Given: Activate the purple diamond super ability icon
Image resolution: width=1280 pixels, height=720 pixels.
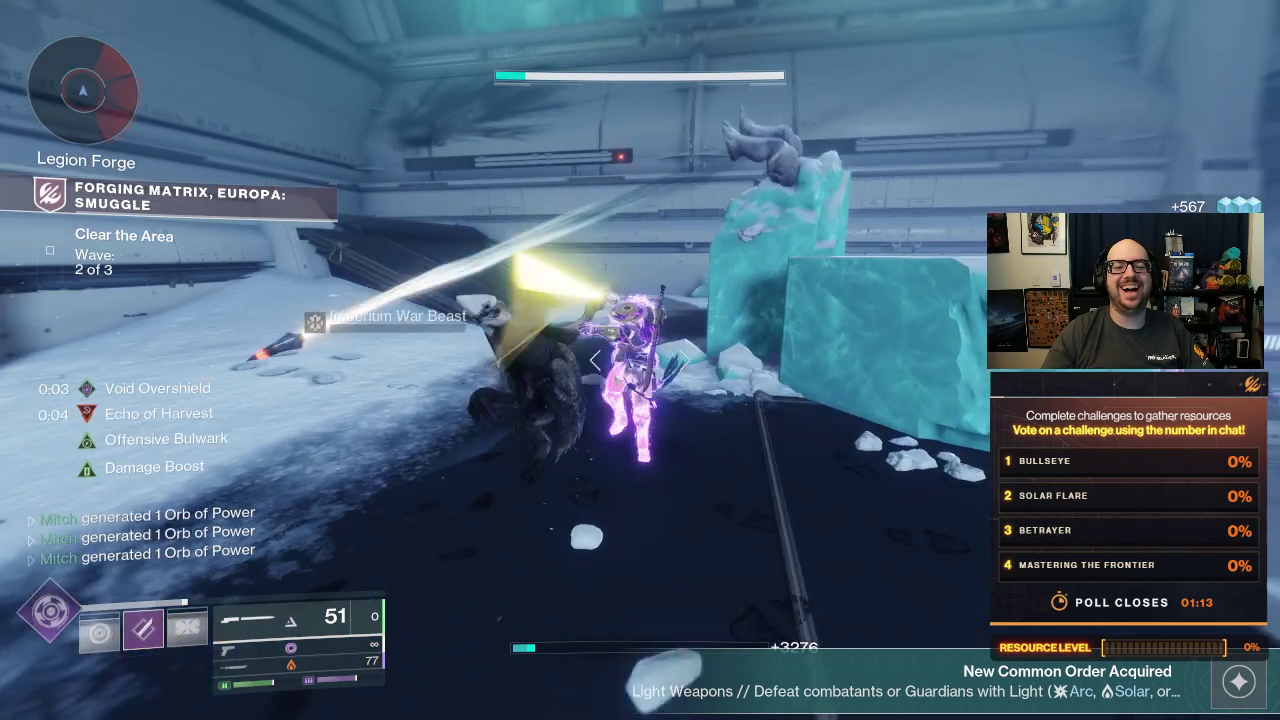Looking at the screenshot, I should tap(49, 611).
